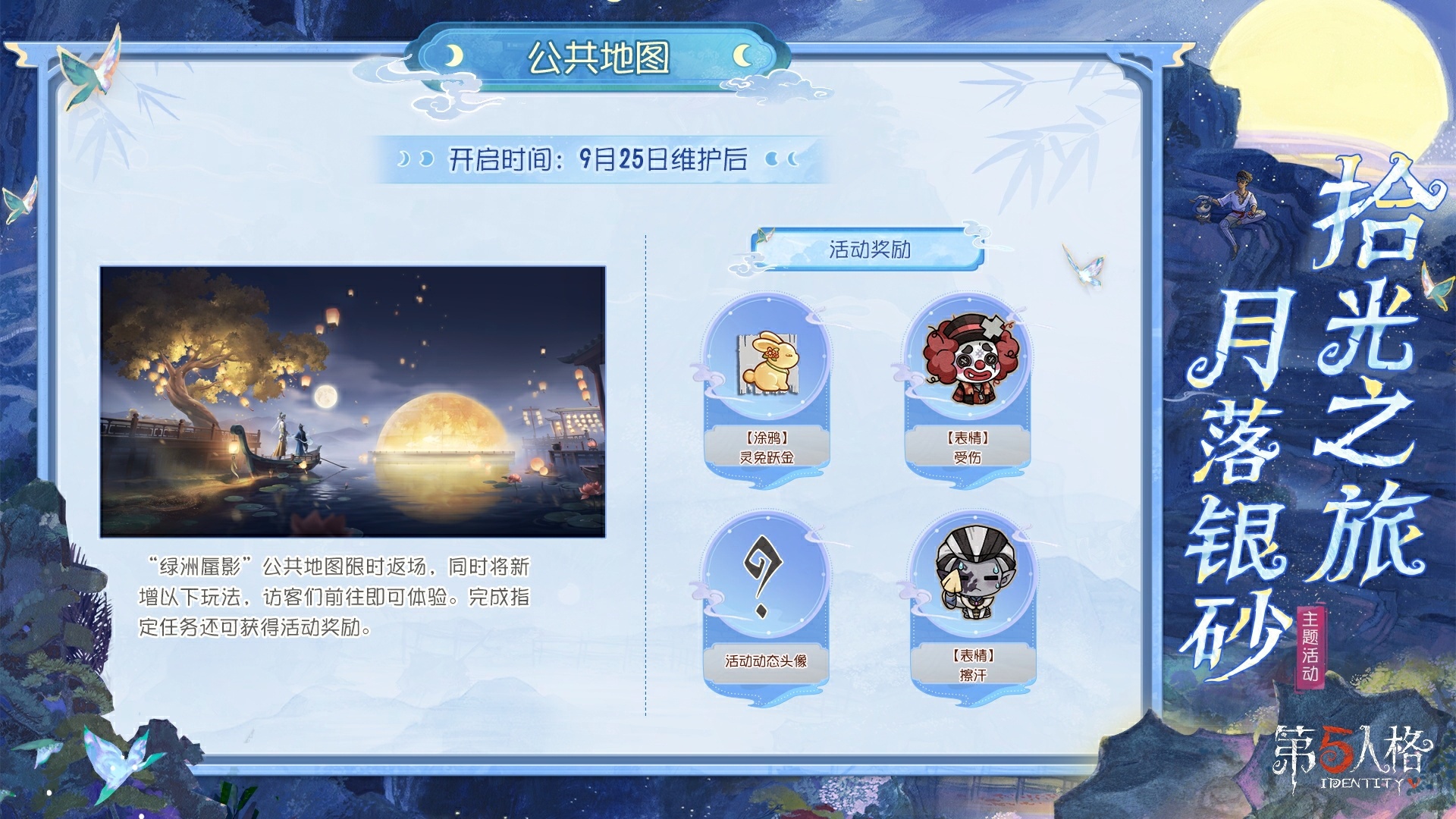
Task: Choose the question-mark 活动动态头像 reward
Action: pyautogui.click(x=765, y=582)
